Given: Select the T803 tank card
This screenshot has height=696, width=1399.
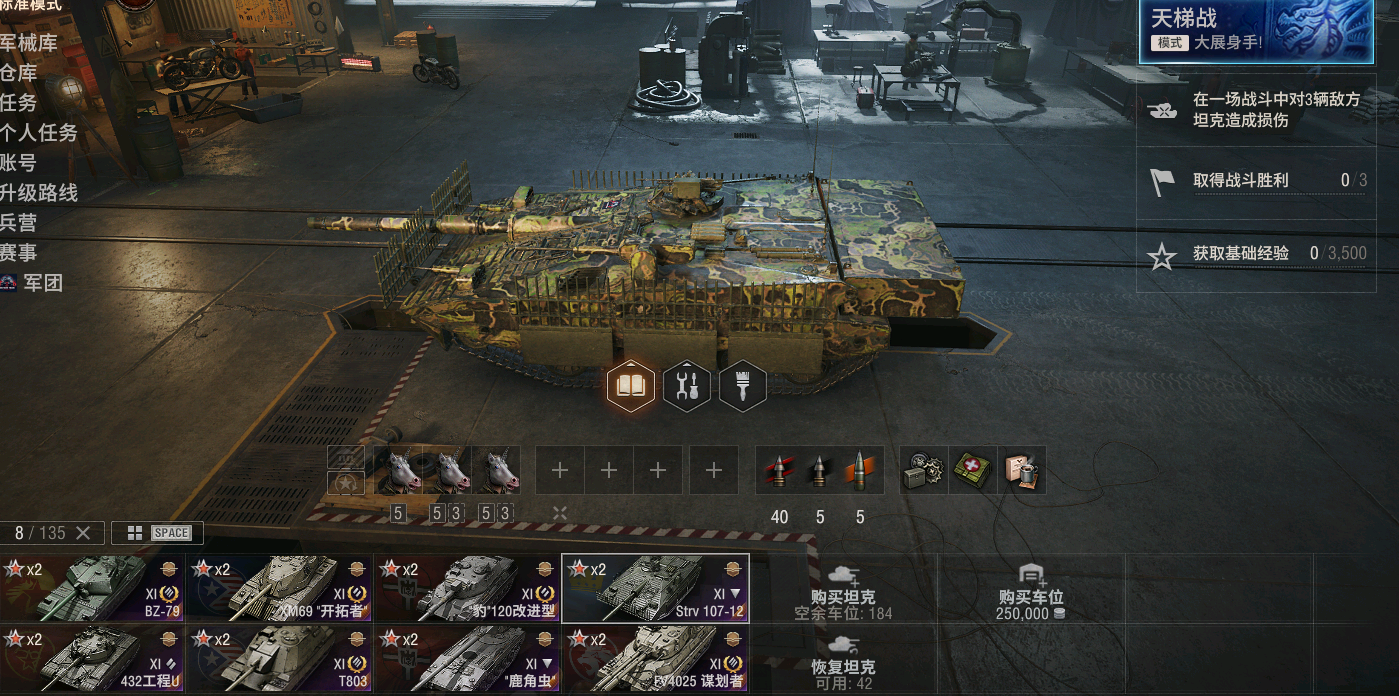Looking at the screenshot, I should (x=280, y=658).
